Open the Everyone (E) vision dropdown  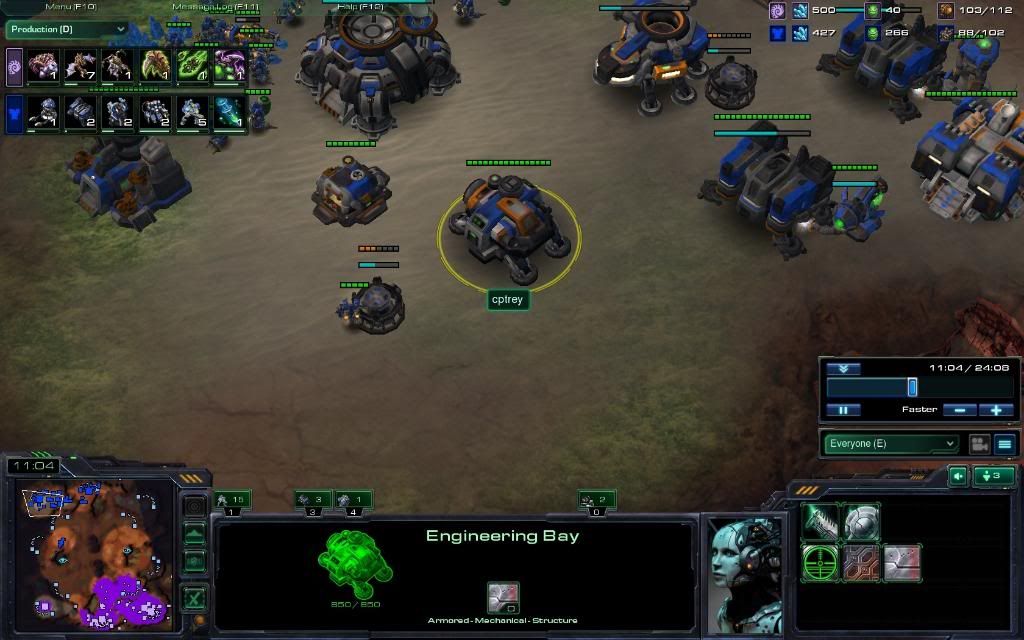point(891,444)
